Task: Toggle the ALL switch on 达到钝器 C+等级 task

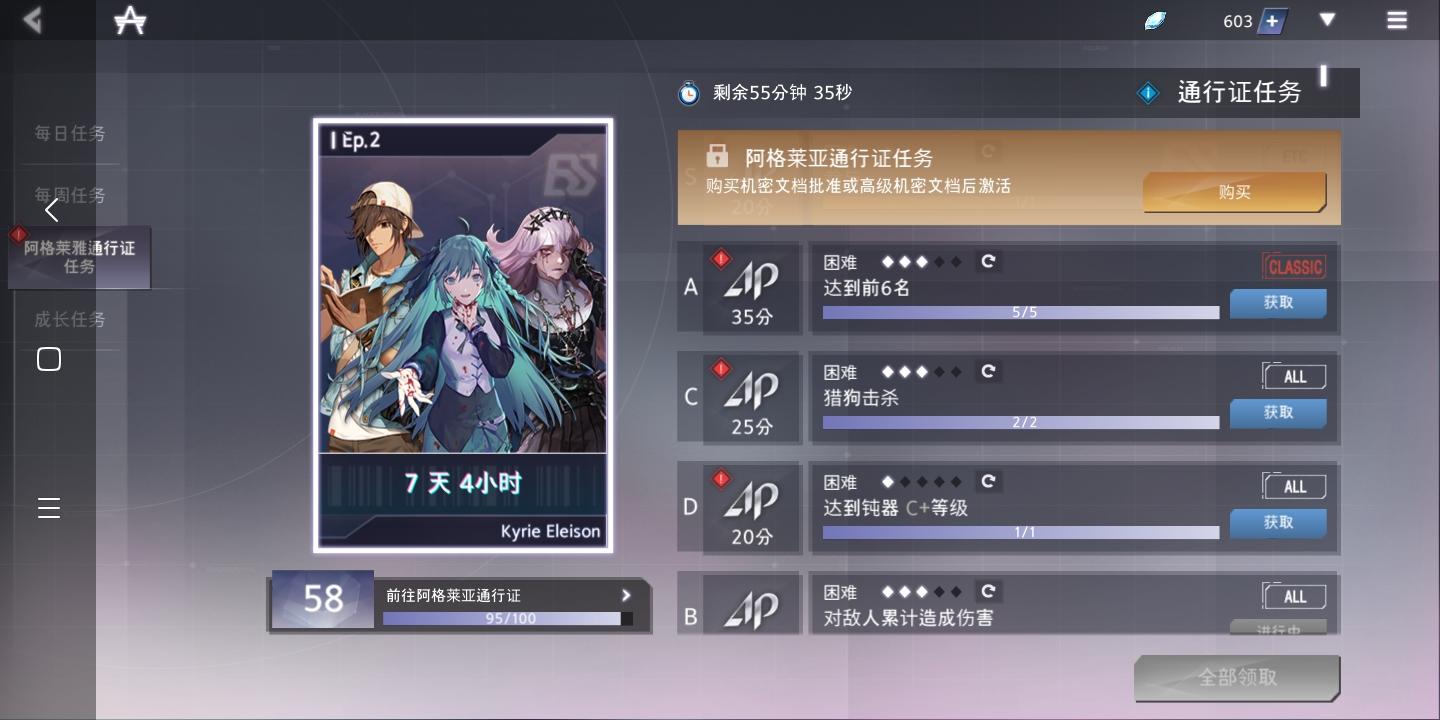Action: click(x=1293, y=486)
